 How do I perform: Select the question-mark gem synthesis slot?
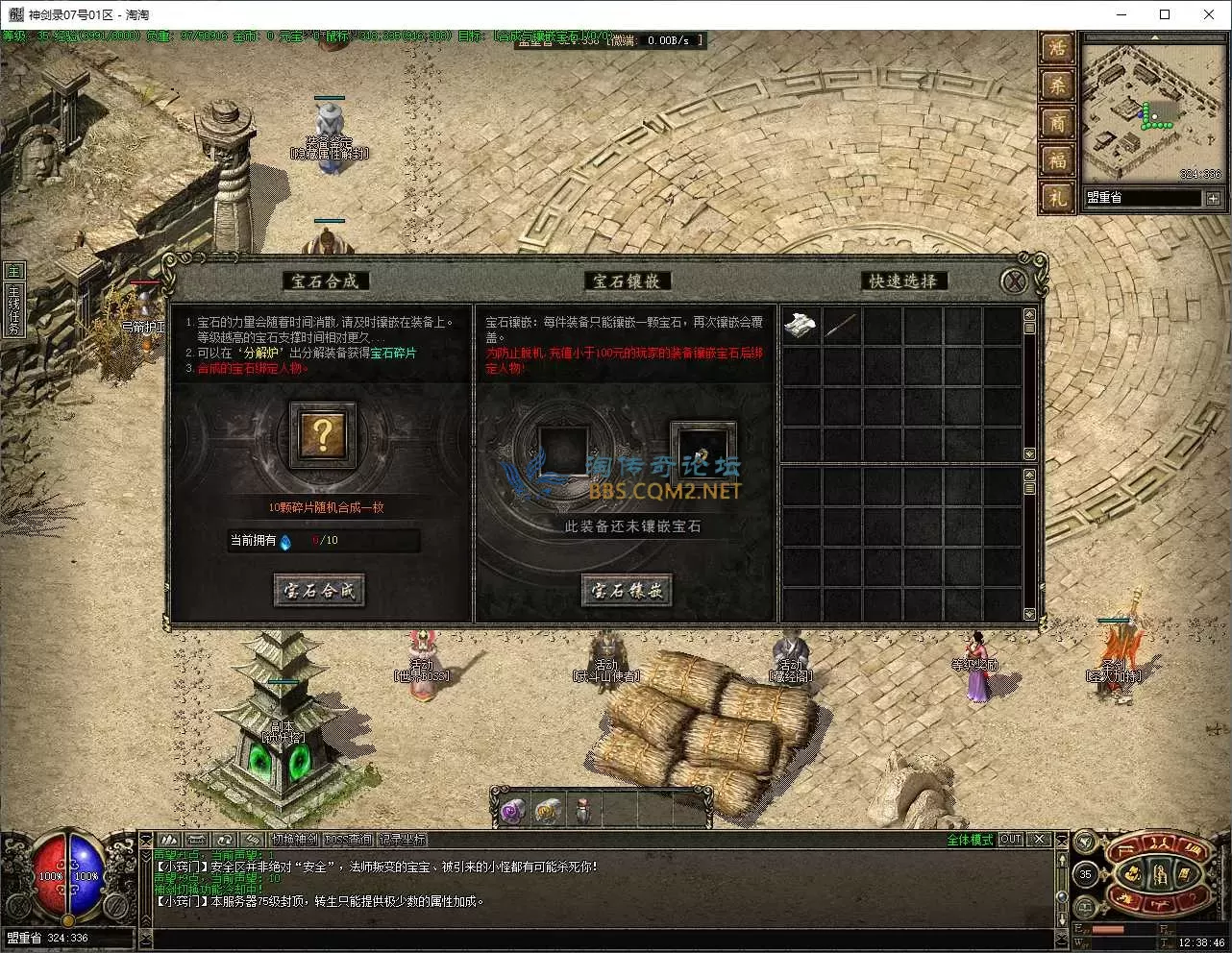(x=323, y=435)
